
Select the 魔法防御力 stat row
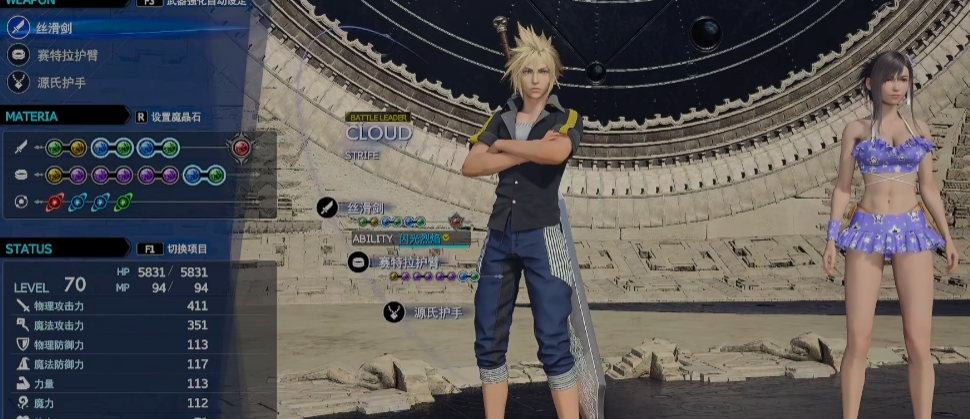[x=110, y=364]
